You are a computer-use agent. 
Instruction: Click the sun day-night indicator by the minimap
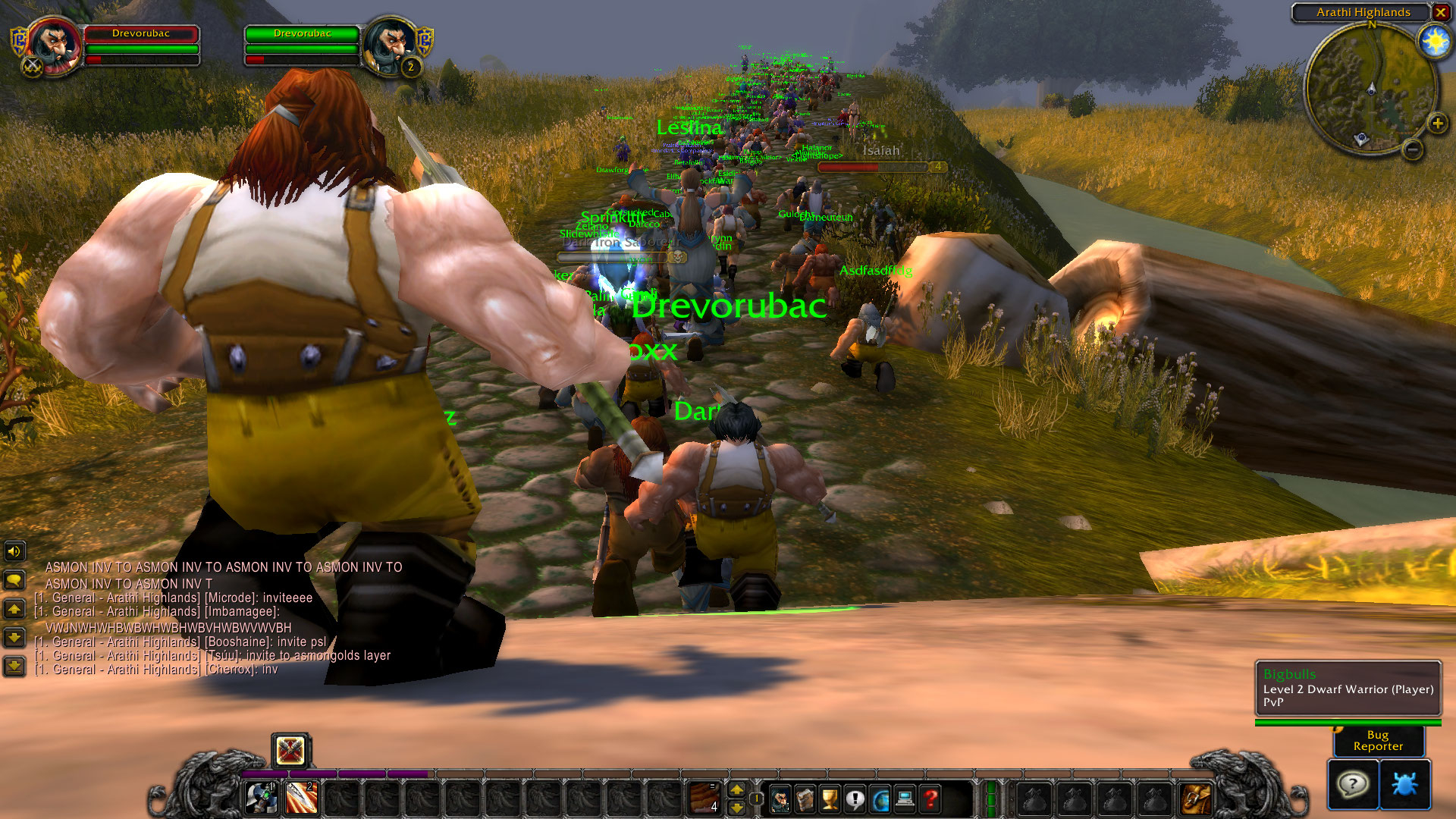click(x=1435, y=41)
